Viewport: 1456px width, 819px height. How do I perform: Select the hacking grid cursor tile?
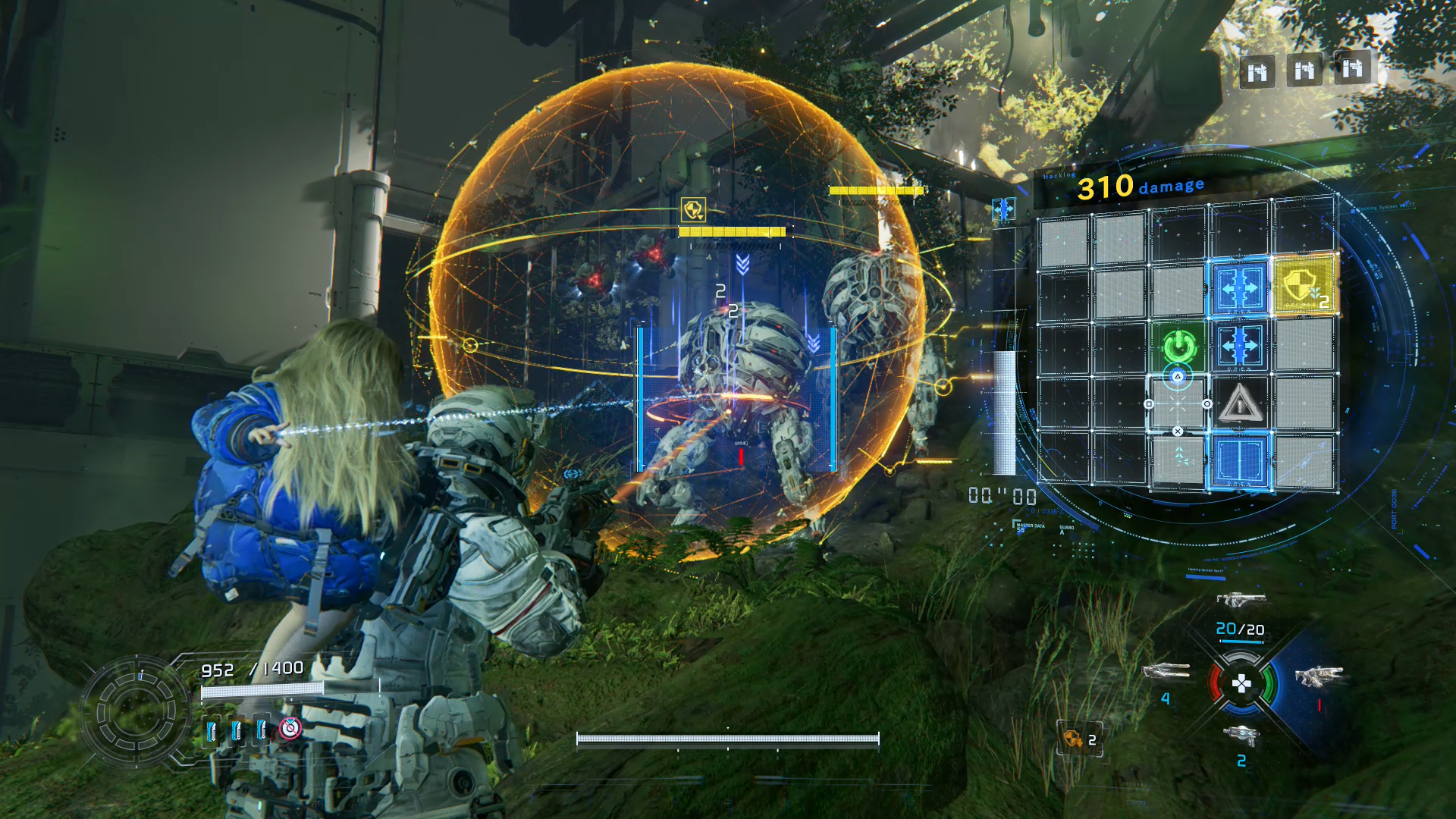(x=1178, y=403)
